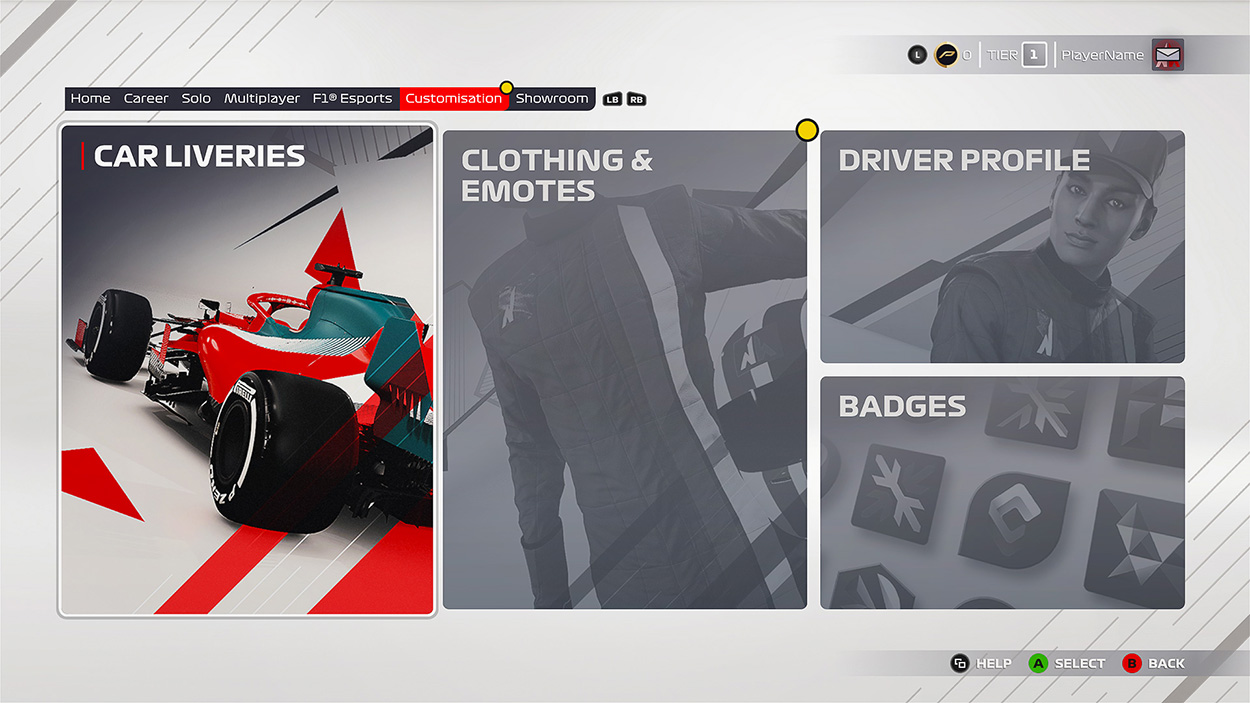This screenshot has height=703, width=1250.
Task: Select the Driver Profile tile
Action: click(x=1002, y=247)
